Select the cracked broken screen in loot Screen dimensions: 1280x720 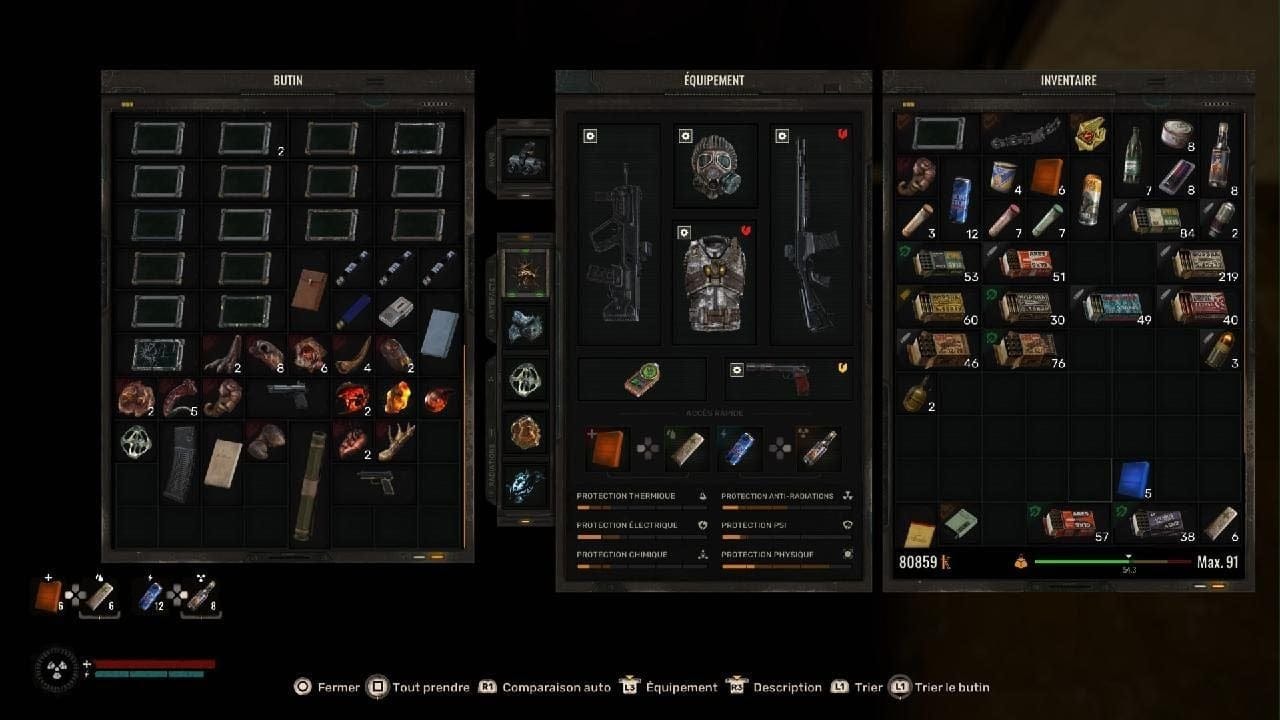click(x=157, y=354)
